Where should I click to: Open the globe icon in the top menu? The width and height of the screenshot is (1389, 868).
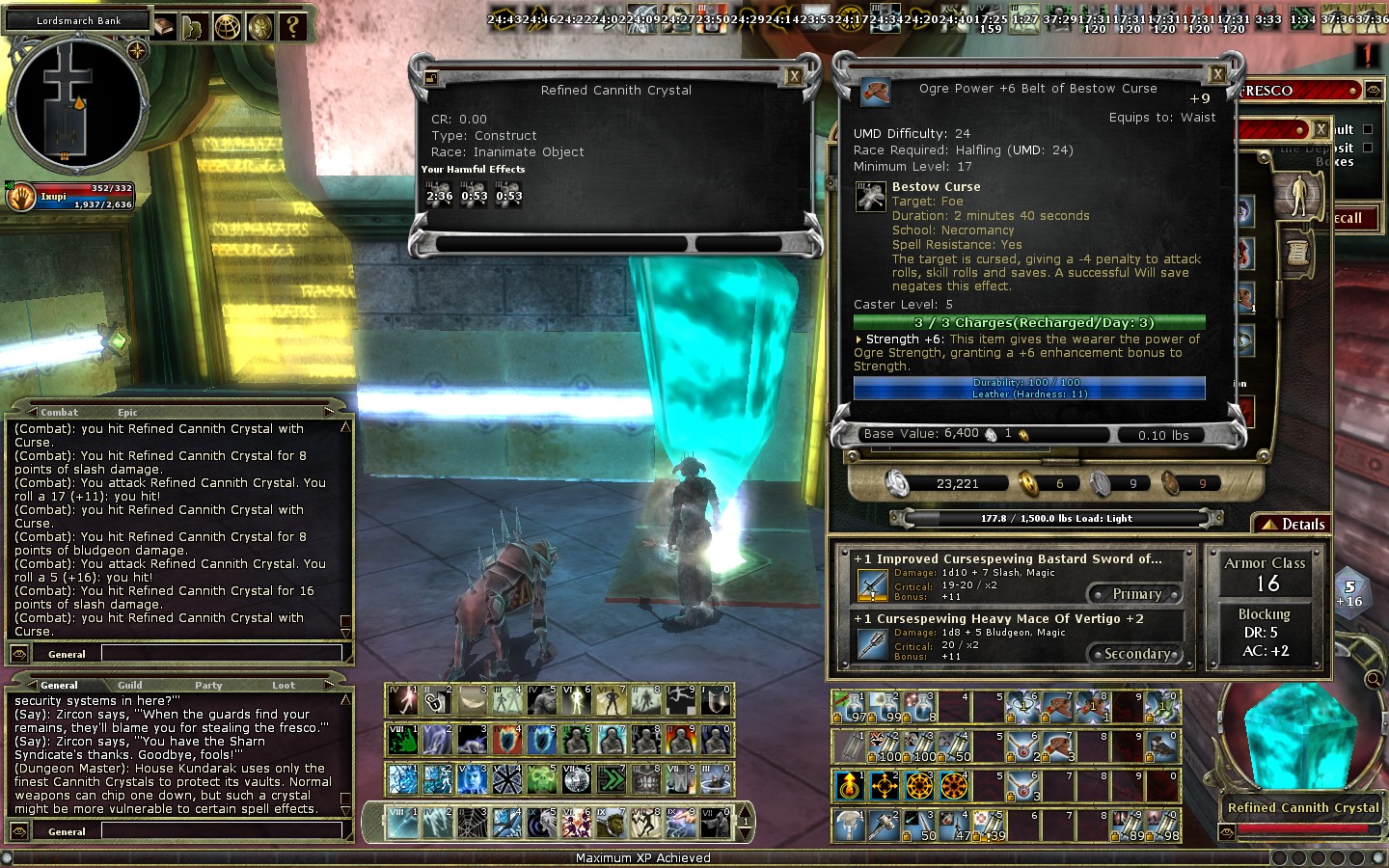tap(228, 26)
